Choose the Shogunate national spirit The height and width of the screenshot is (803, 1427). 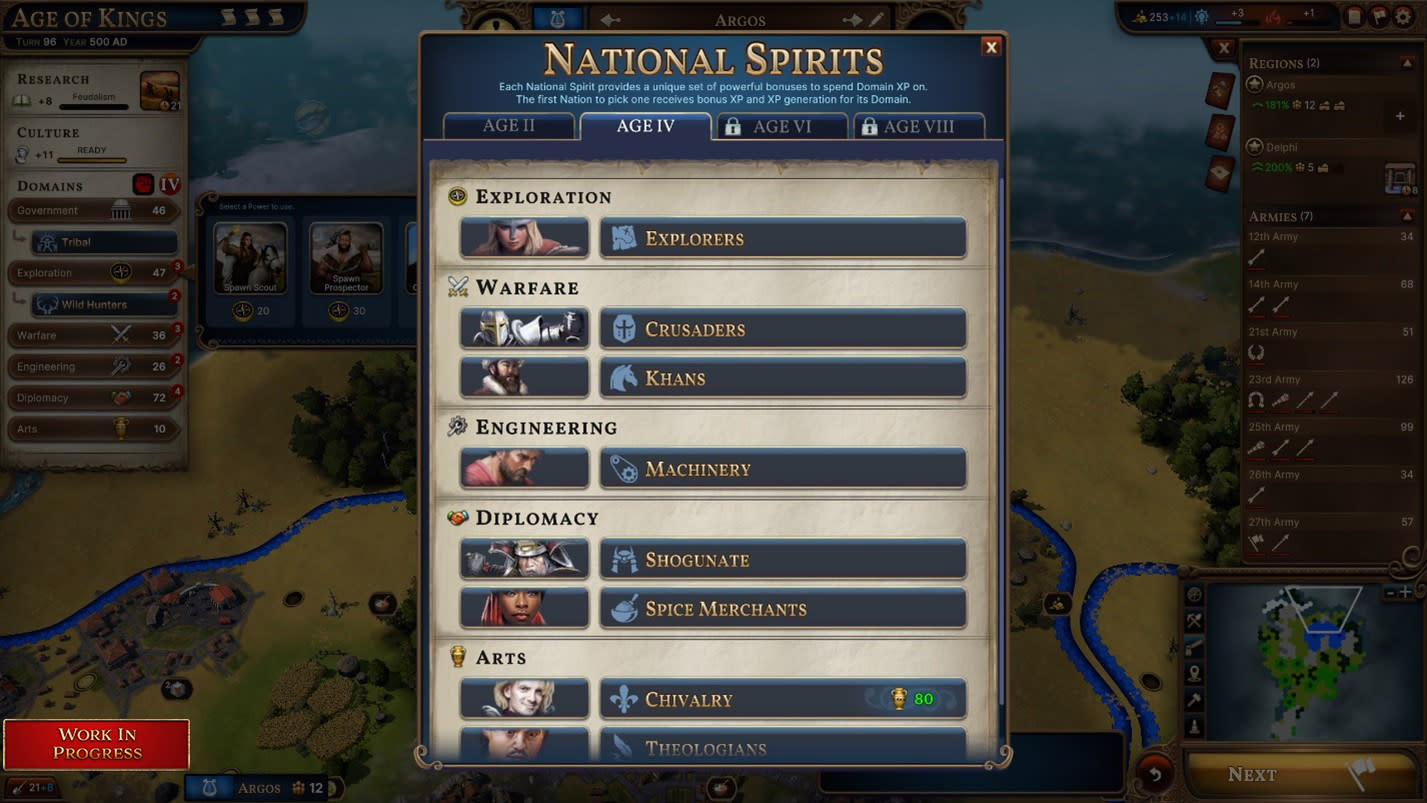782,560
